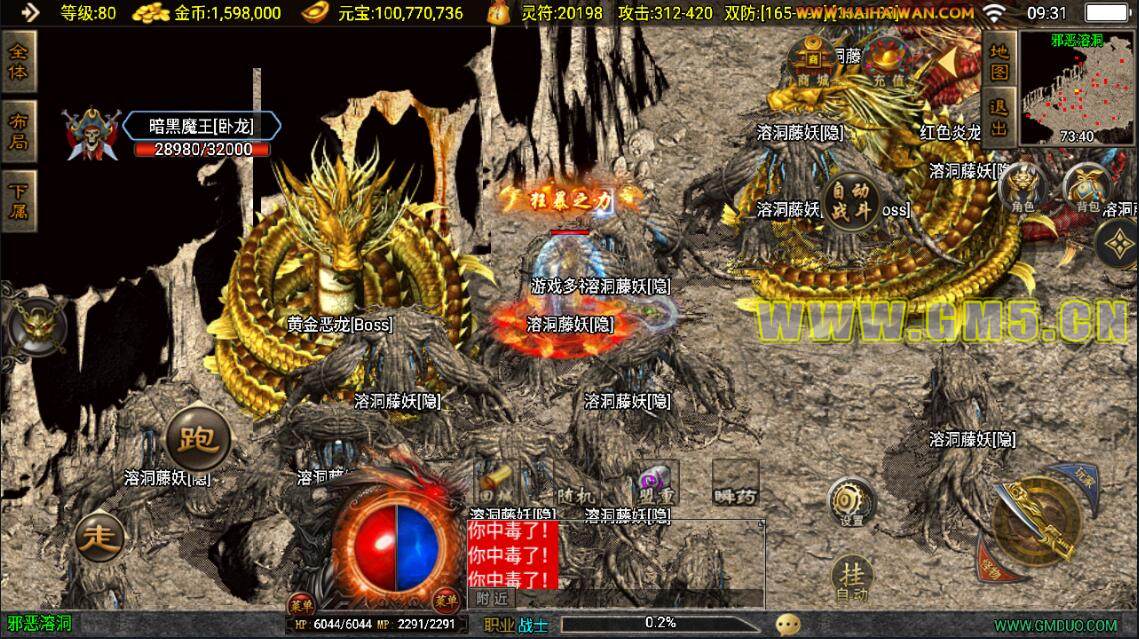The image size is (1139, 639).
Task: Open the 充值 recharge icon
Action: point(883,60)
